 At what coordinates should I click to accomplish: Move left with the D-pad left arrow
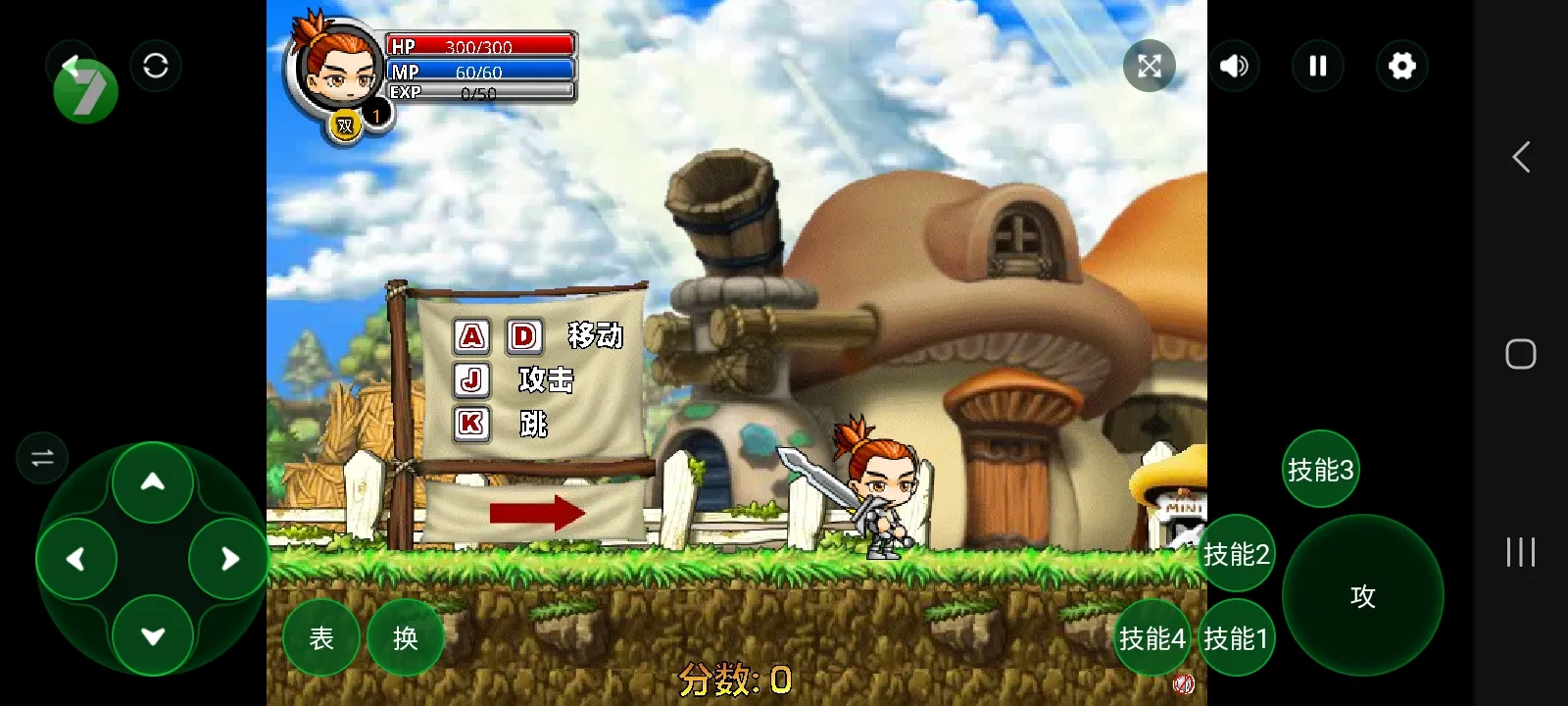click(x=76, y=559)
